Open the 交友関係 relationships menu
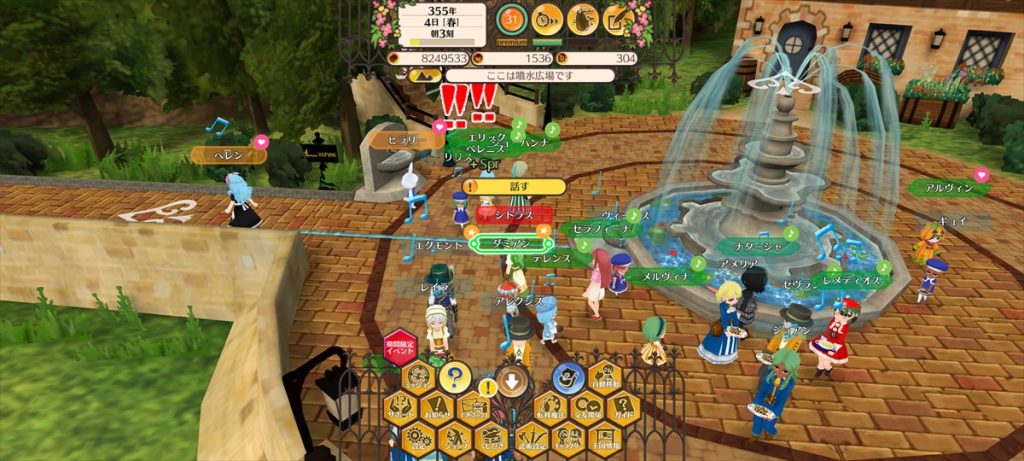 [x=588, y=408]
